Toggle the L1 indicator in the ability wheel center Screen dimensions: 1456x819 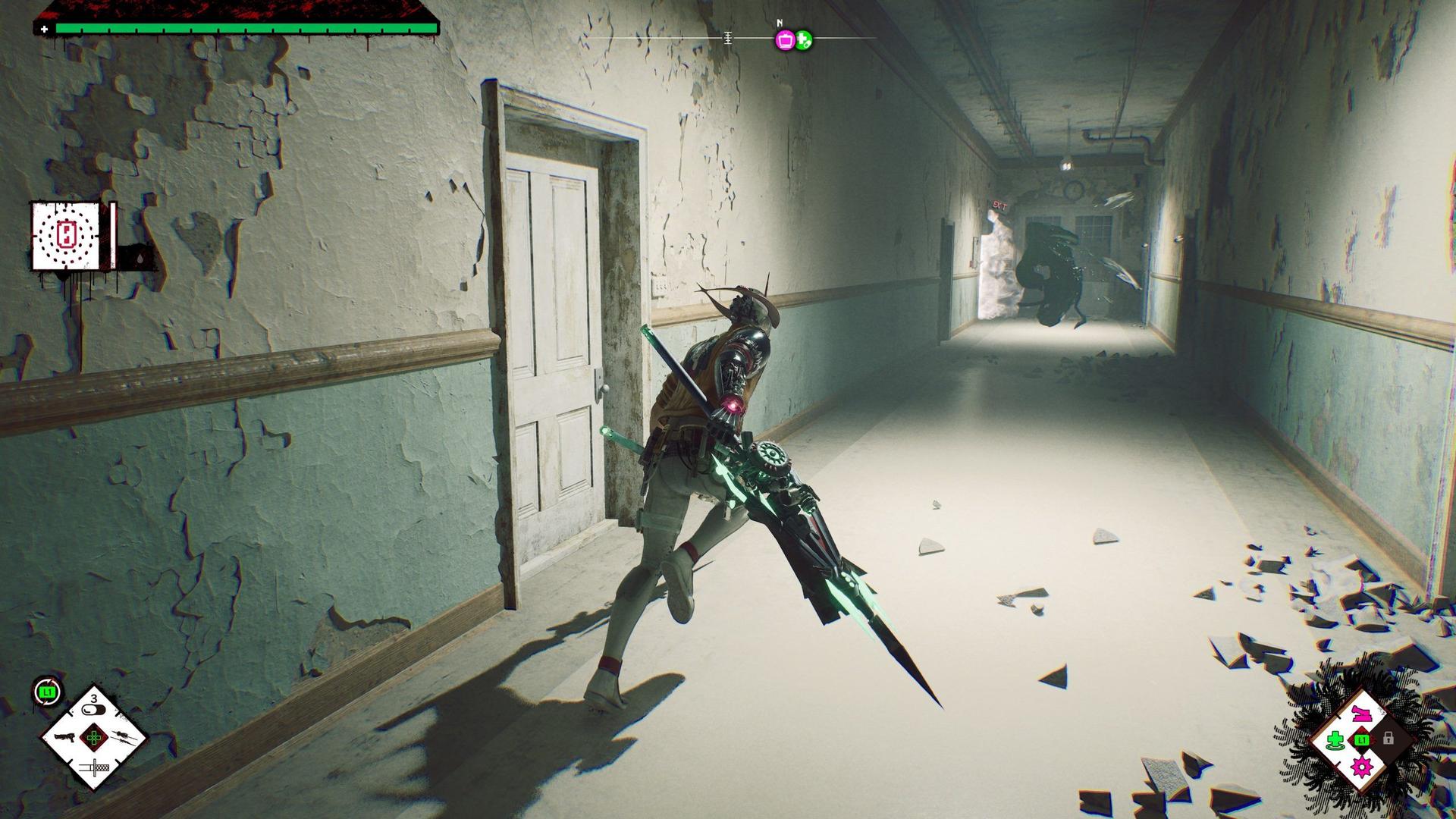click(1361, 740)
